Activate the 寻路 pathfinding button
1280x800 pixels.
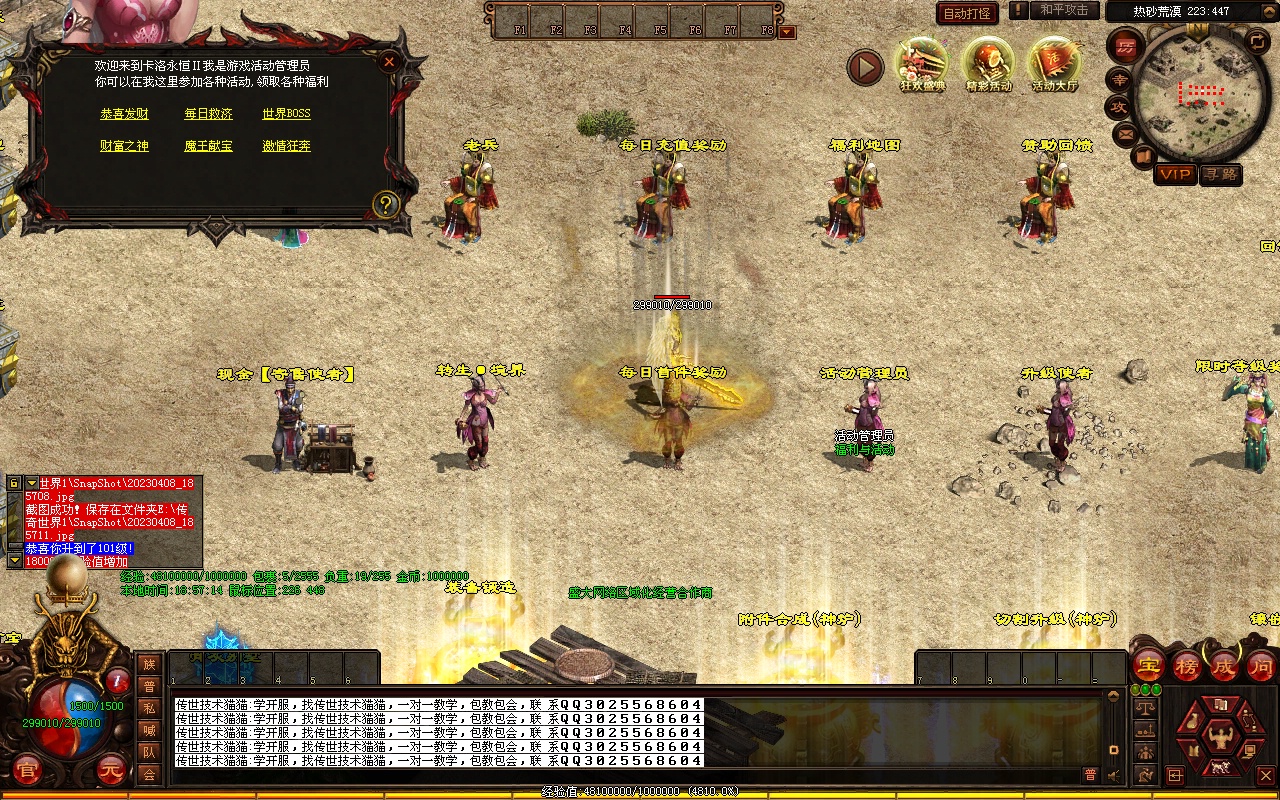(x=1220, y=175)
